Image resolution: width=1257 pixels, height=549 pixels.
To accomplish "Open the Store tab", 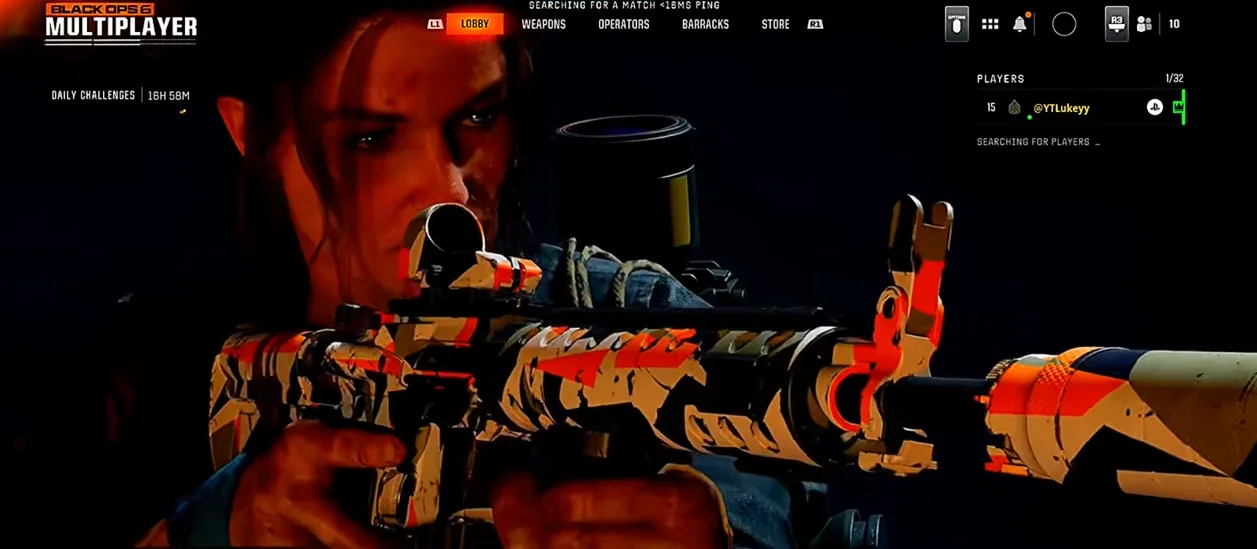I will pos(775,24).
